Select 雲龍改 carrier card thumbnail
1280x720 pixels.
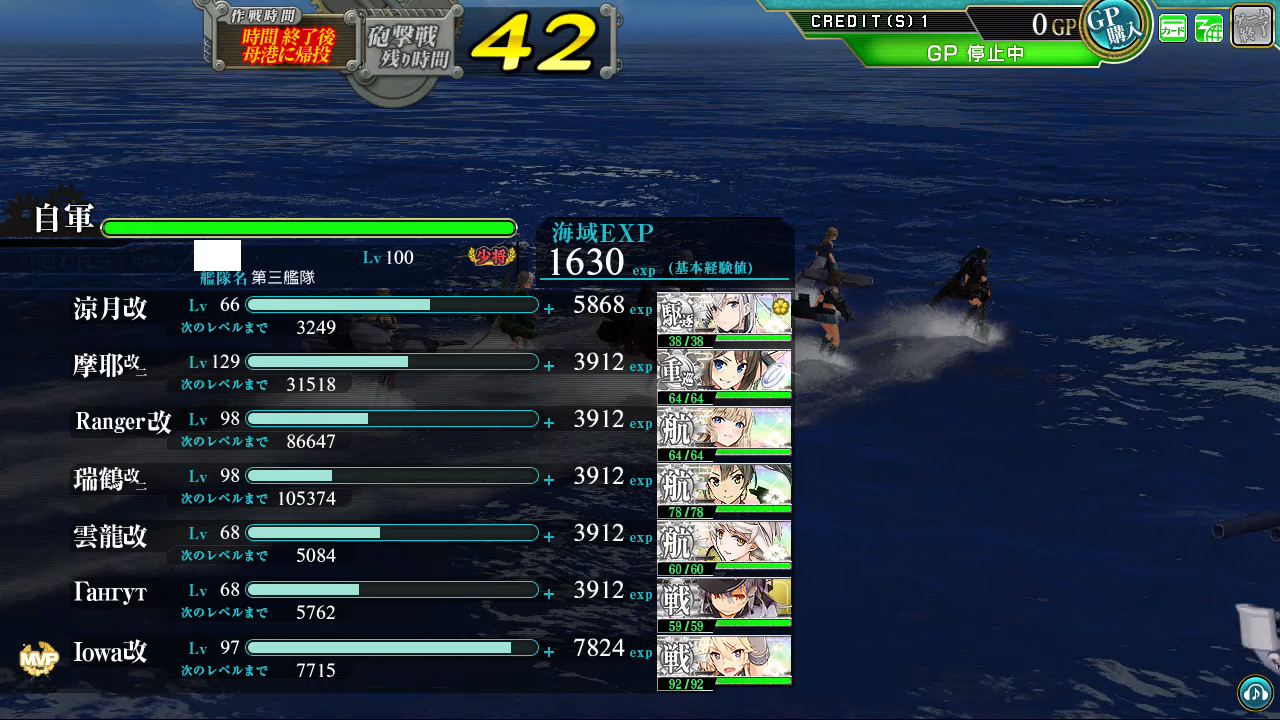coord(724,548)
